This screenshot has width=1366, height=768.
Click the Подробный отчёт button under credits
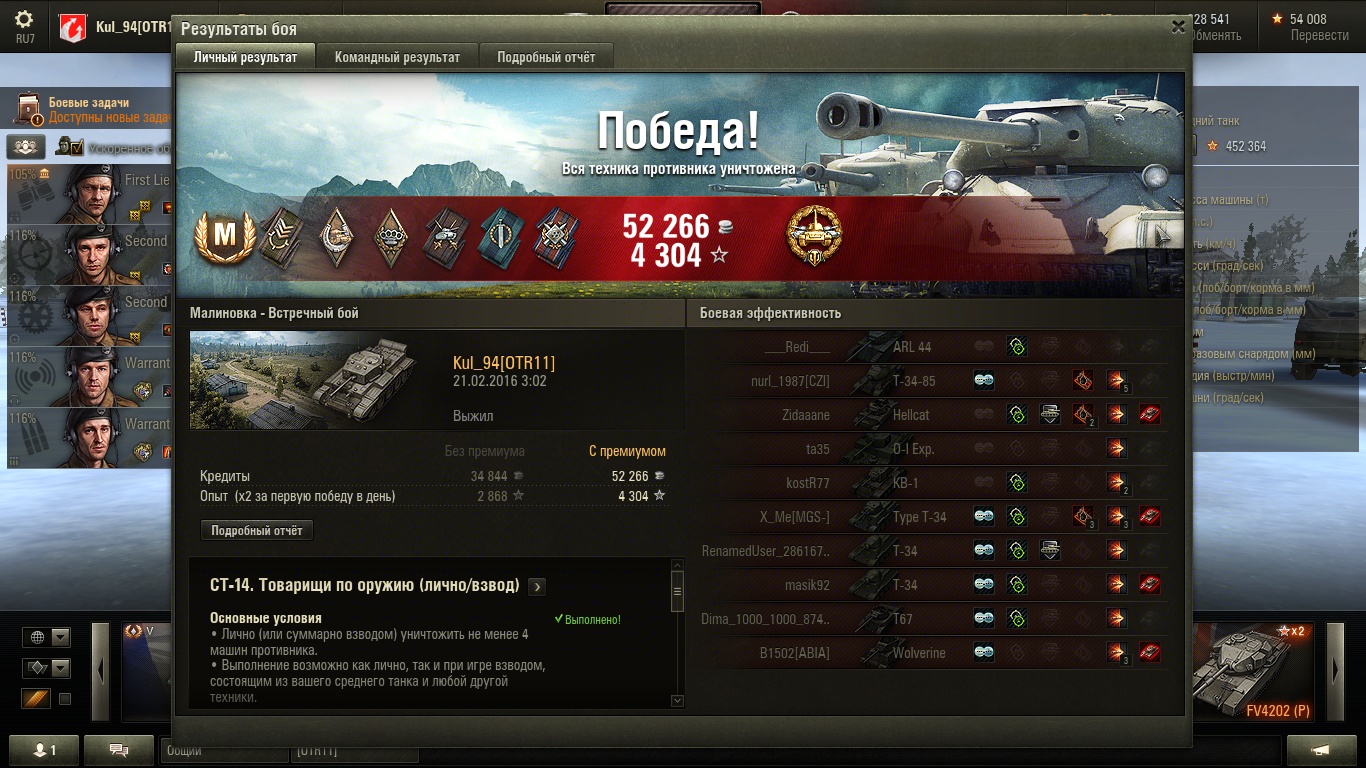257,531
